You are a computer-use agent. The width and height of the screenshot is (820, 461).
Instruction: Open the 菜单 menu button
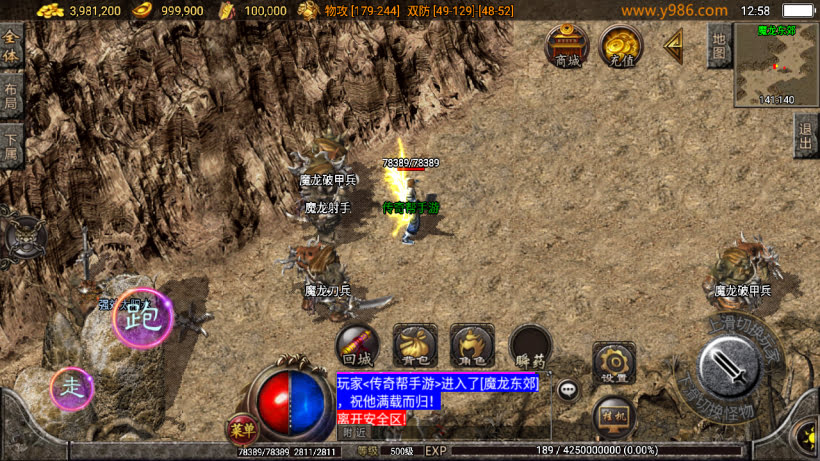tap(241, 429)
